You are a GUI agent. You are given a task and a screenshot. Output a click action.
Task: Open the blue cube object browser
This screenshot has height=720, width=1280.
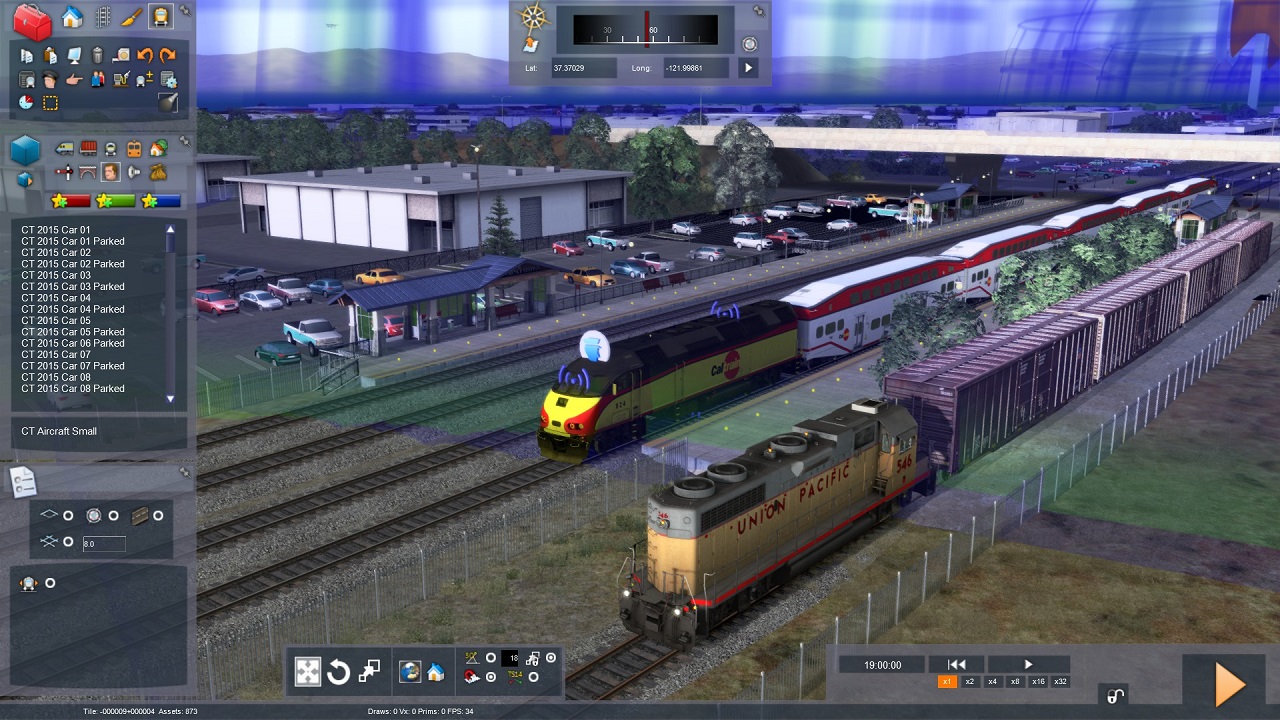pos(25,150)
